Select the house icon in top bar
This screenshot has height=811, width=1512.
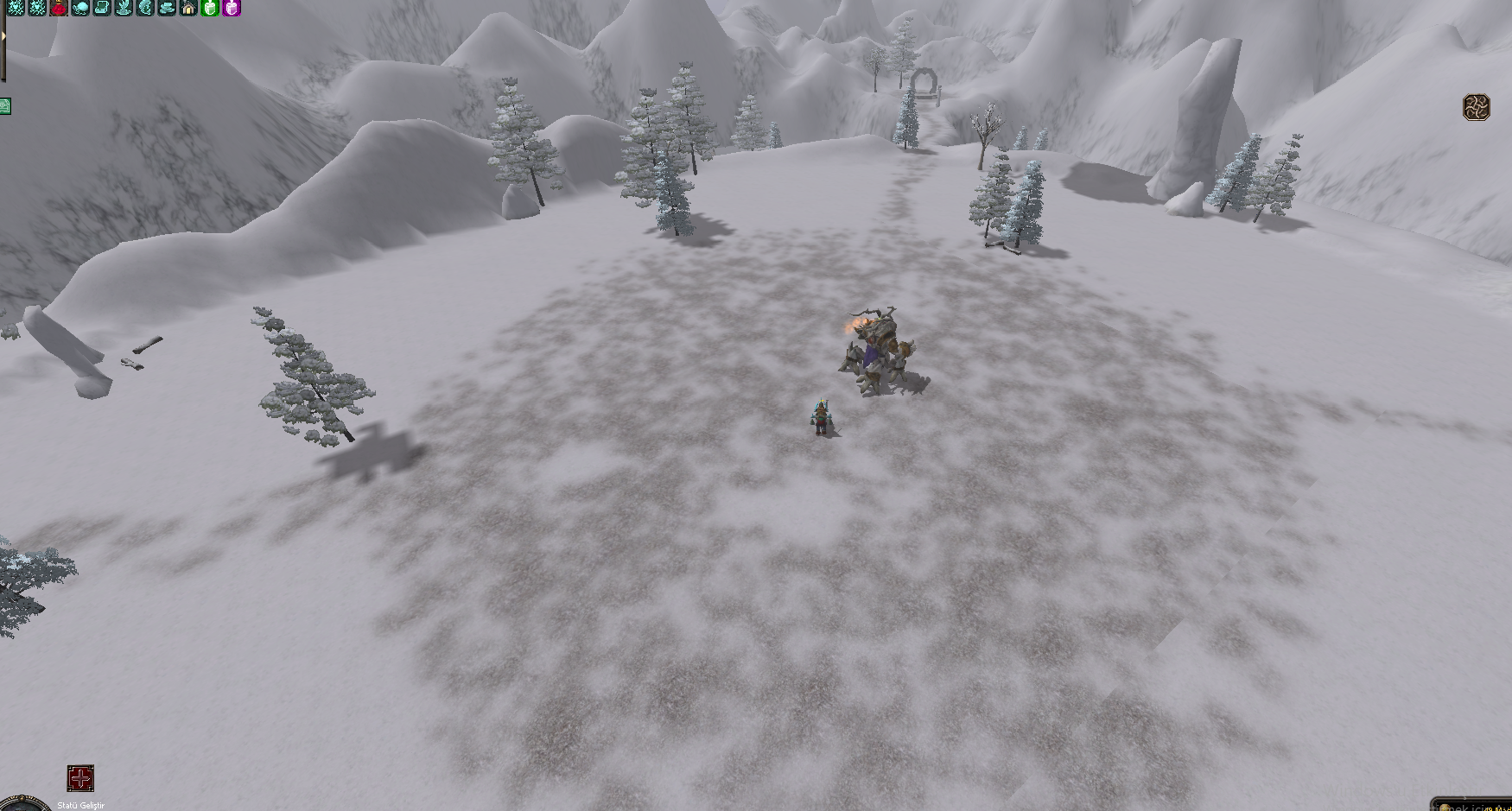pos(188,8)
